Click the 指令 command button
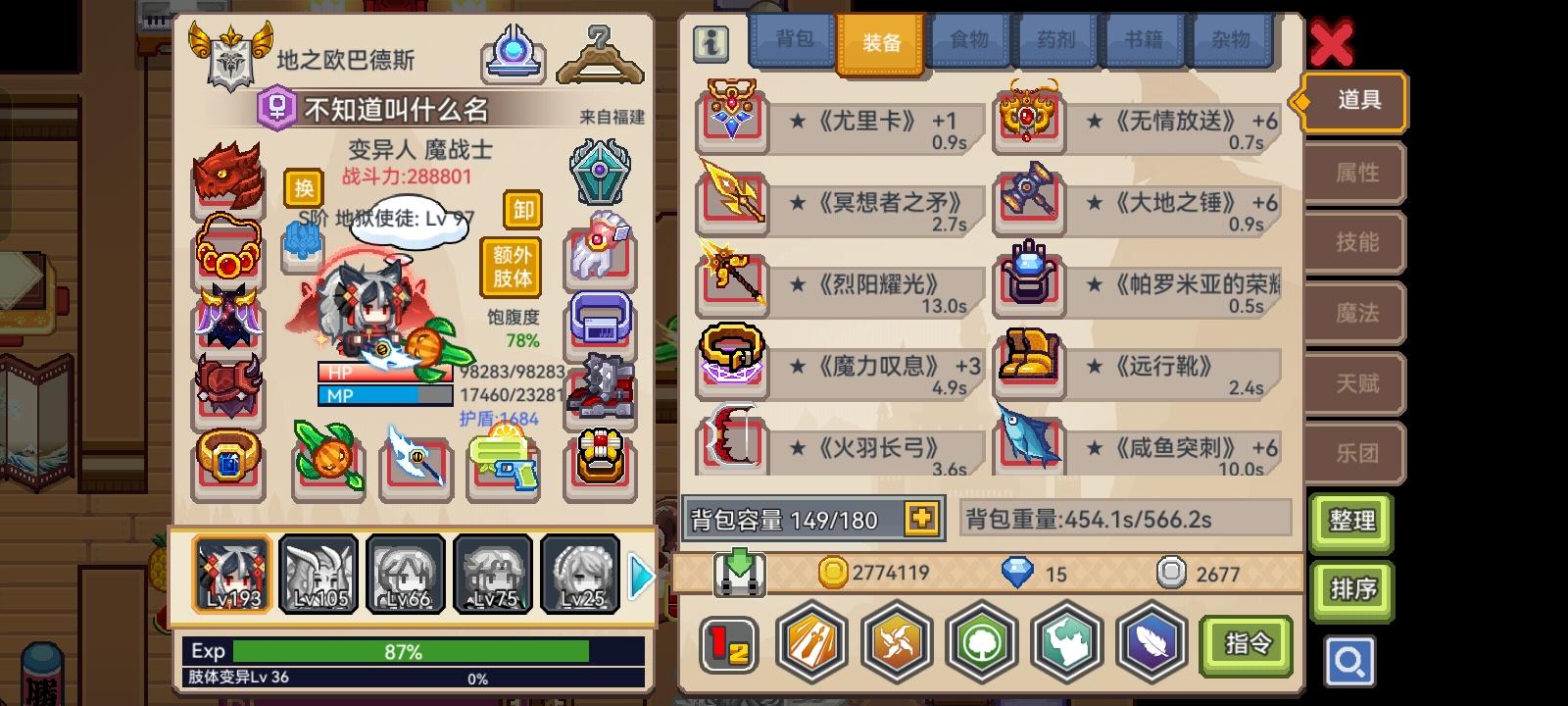Screen dimensions: 1568x706 [1249, 644]
